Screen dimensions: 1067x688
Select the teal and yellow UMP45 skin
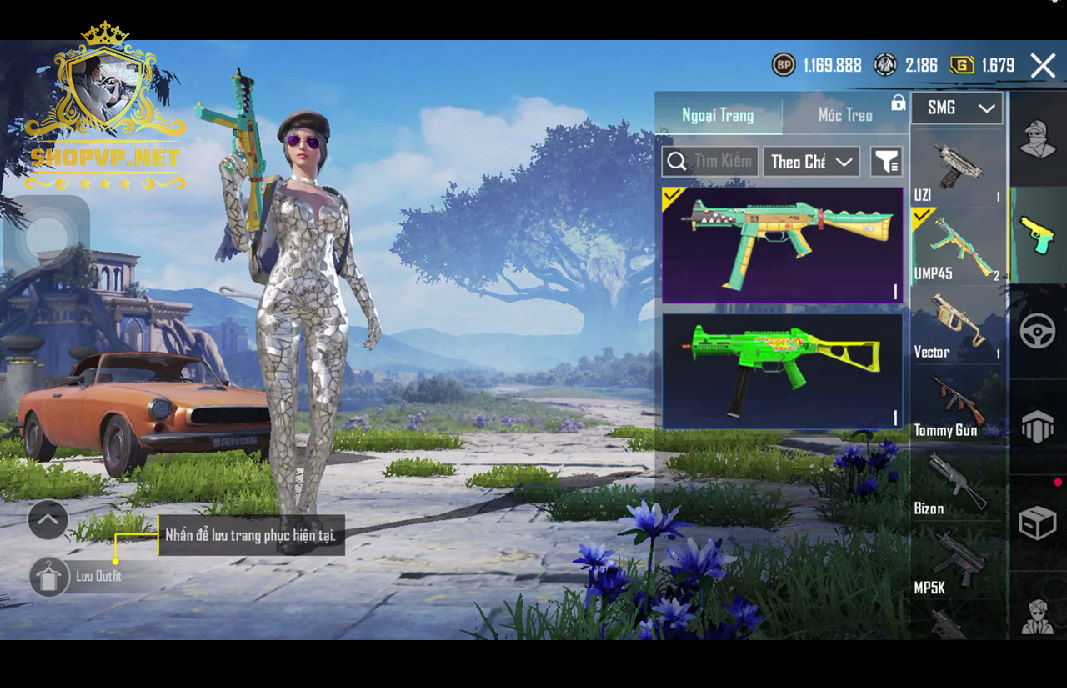coord(782,245)
